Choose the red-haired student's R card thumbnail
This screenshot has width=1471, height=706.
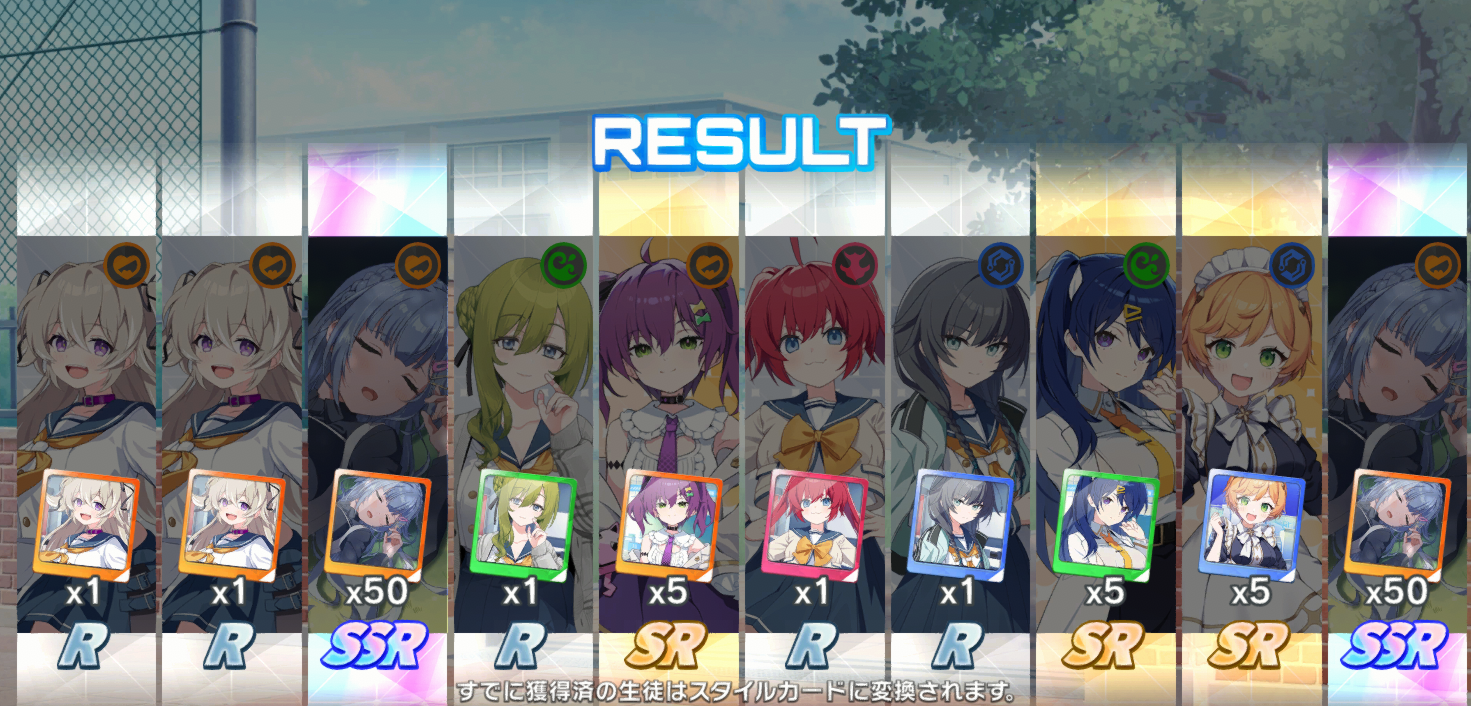click(x=814, y=522)
